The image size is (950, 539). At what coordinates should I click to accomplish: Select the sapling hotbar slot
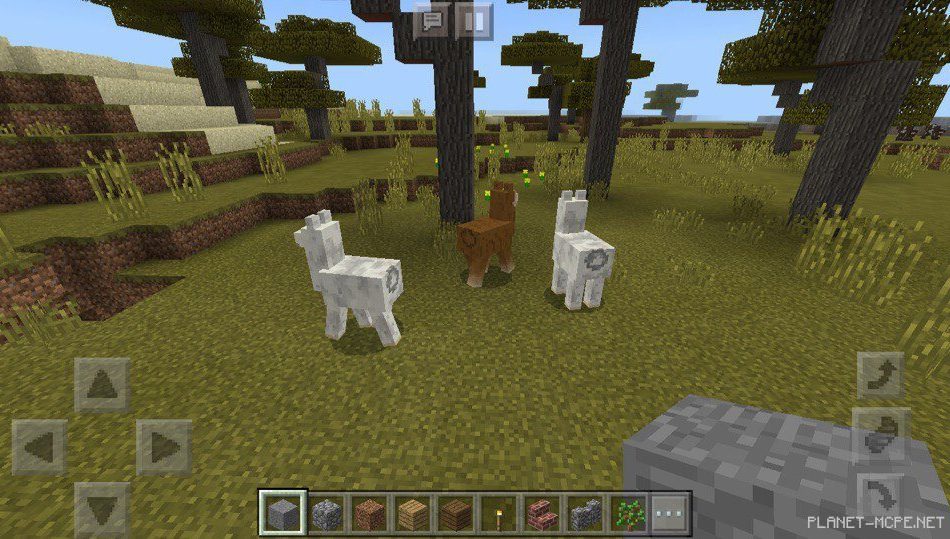click(x=628, y=514)
